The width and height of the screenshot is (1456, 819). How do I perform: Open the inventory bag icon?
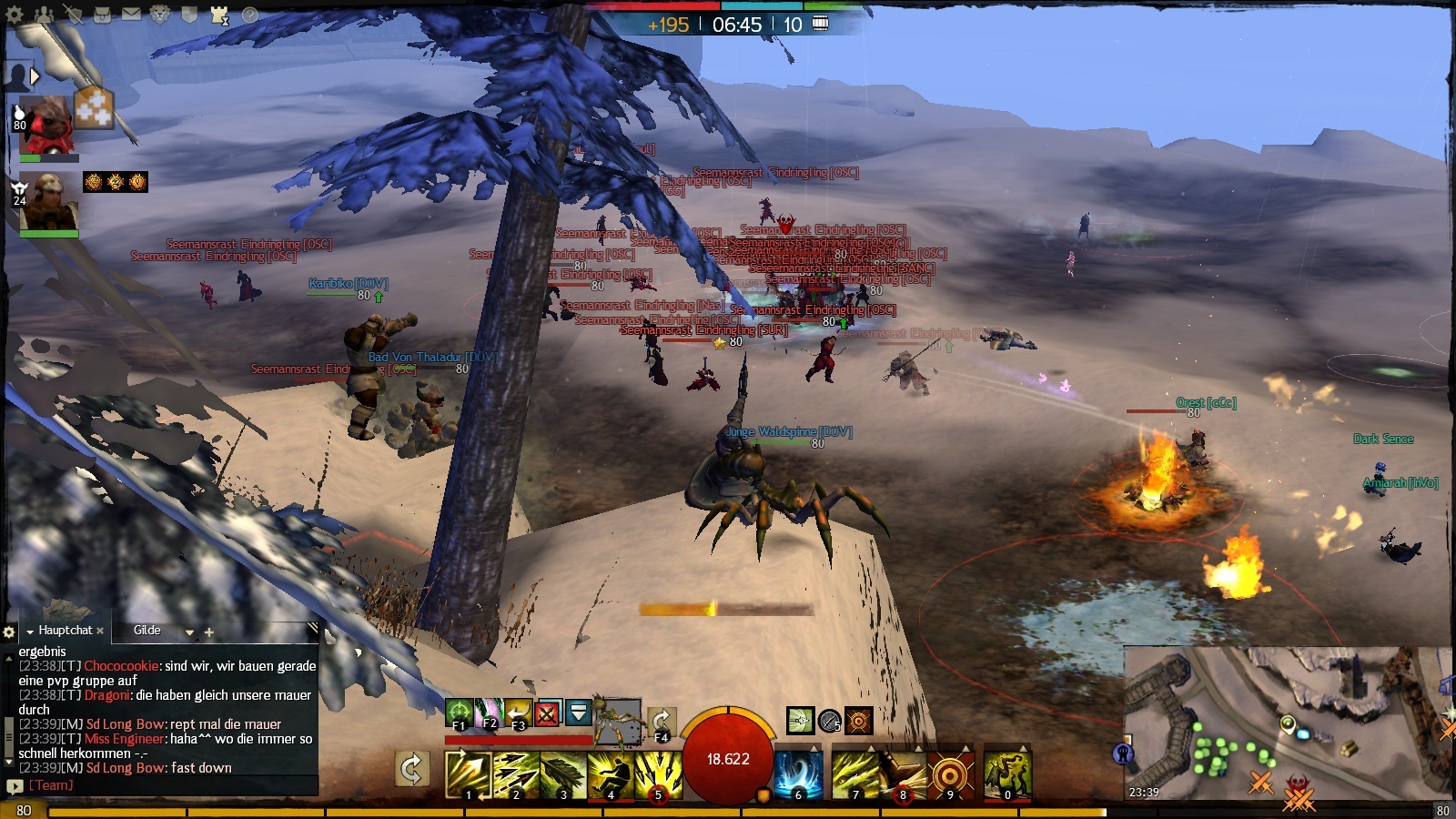[102, 15]
